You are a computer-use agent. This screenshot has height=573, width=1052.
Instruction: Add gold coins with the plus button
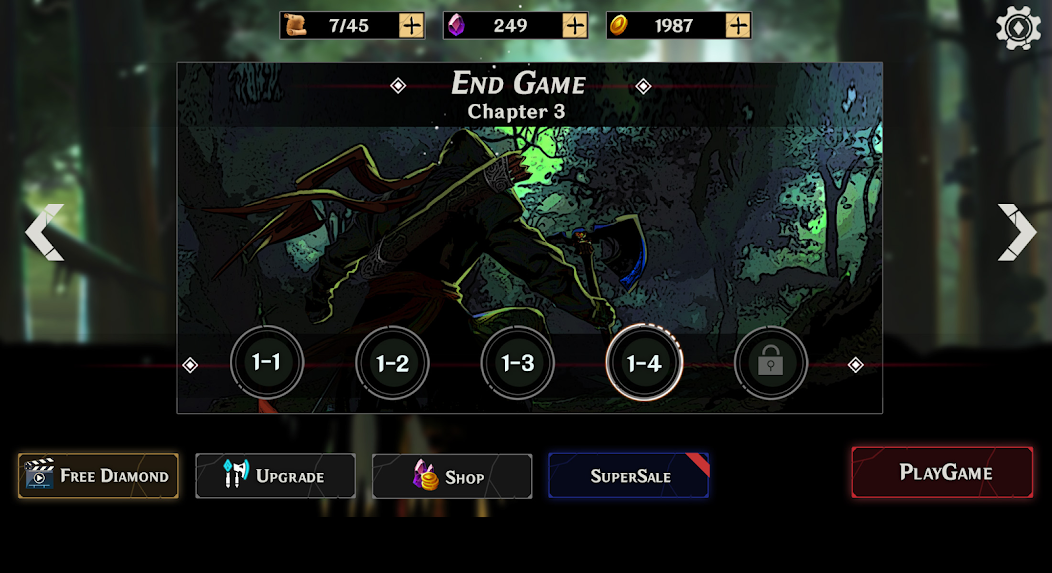pos(738,25)
